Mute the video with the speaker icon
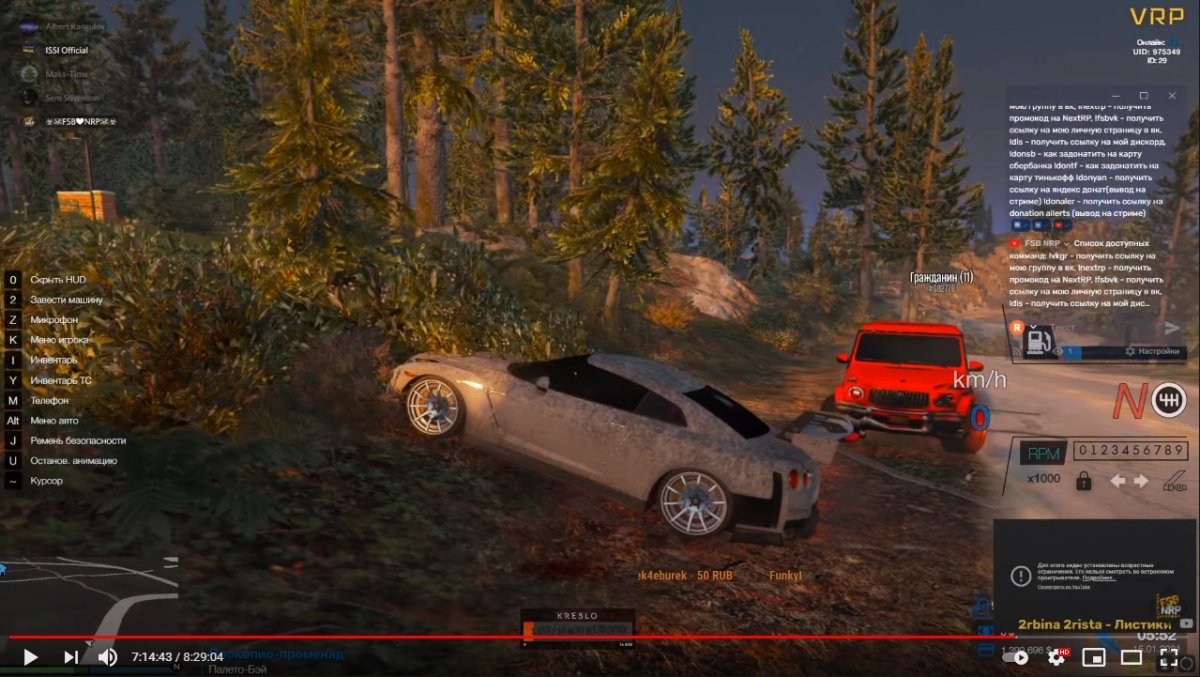The height and width of the screenshot is (677, 1200). [x=107, y=657]
